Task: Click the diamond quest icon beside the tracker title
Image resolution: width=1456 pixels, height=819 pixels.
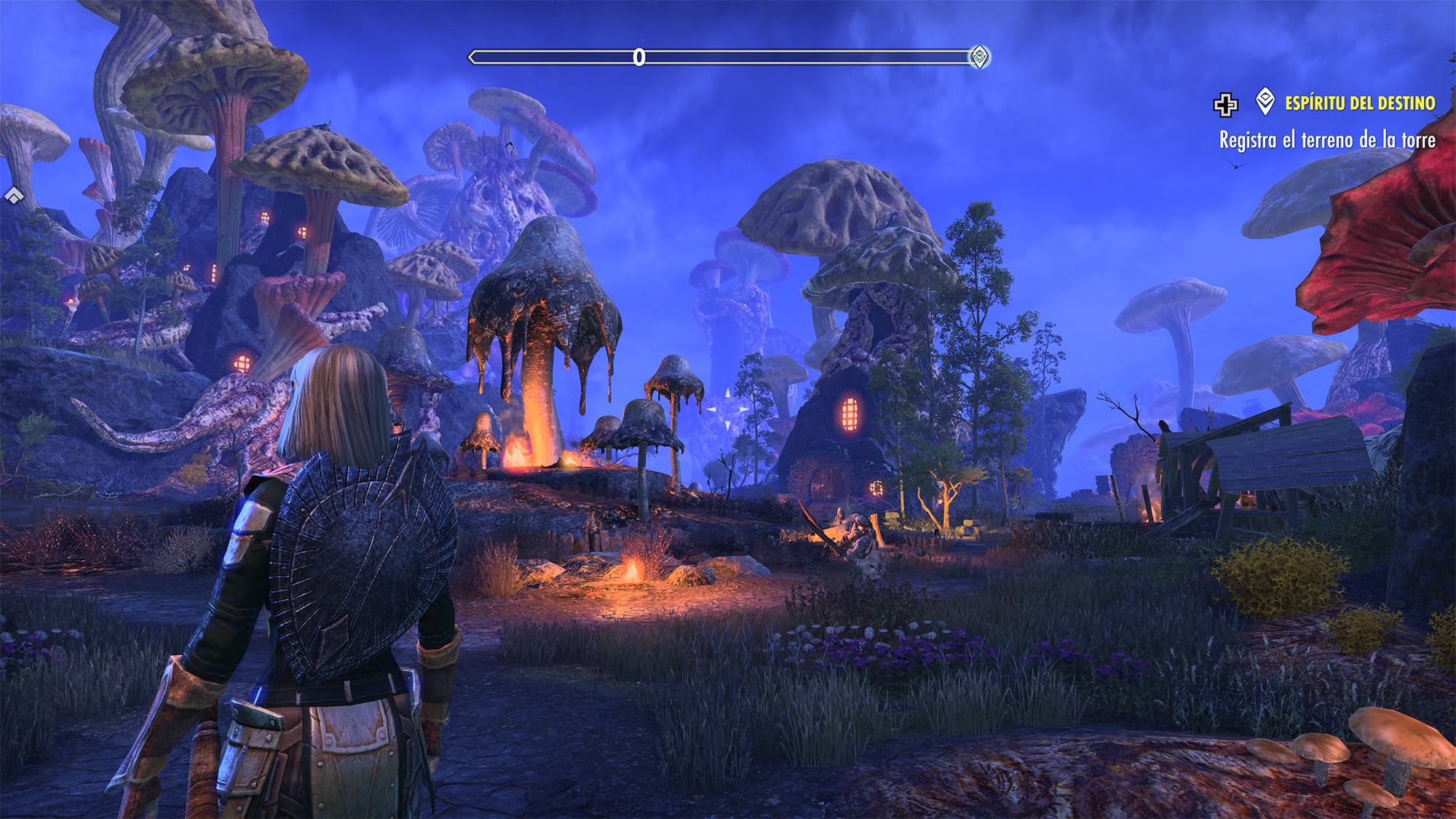Action: (1265, 102)
